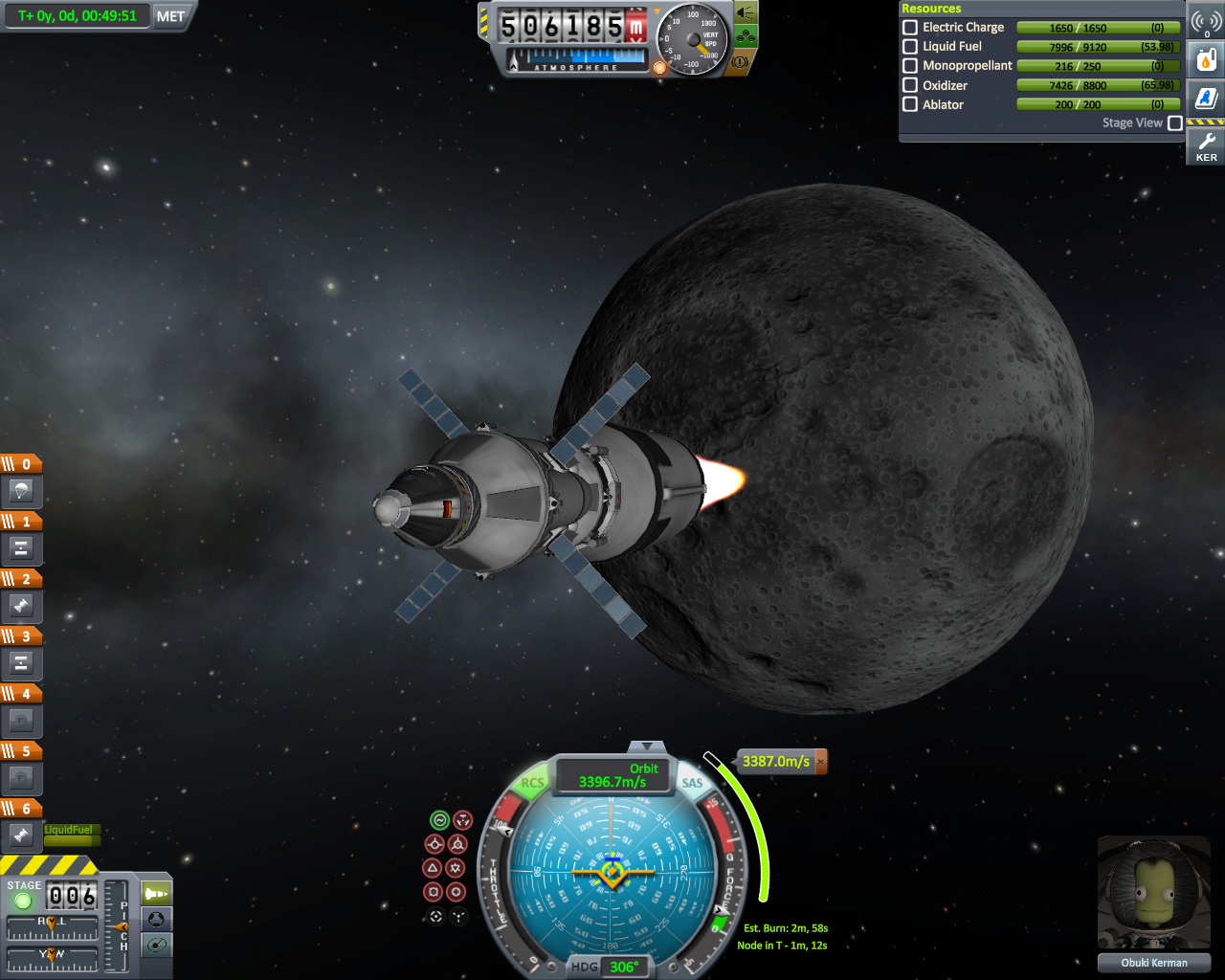Image resolution: width=1225 pixels, height=980 pixels.
Task: Select the stability assist SAS mode
Action: (x=439, y=820)
